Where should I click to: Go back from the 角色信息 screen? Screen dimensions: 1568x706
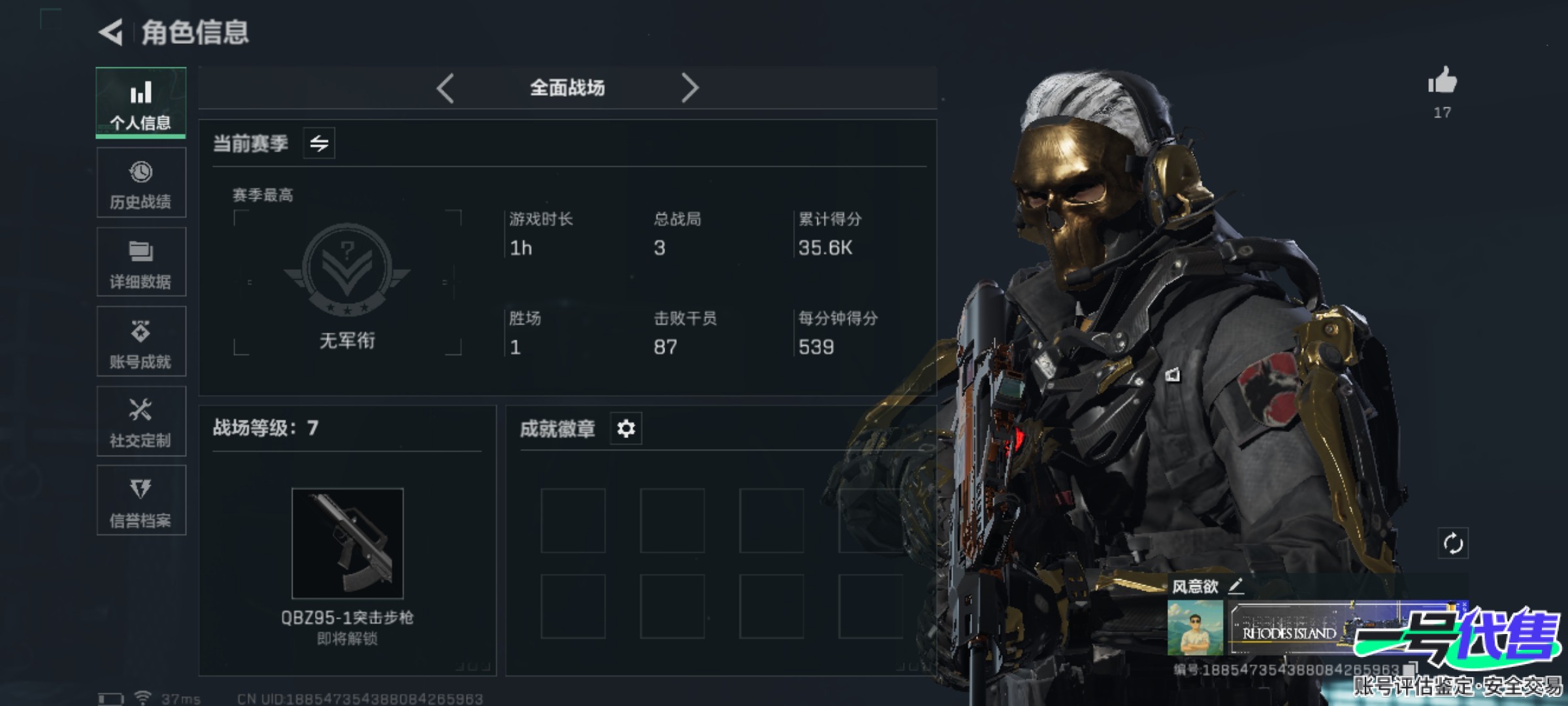pos(112,32)
